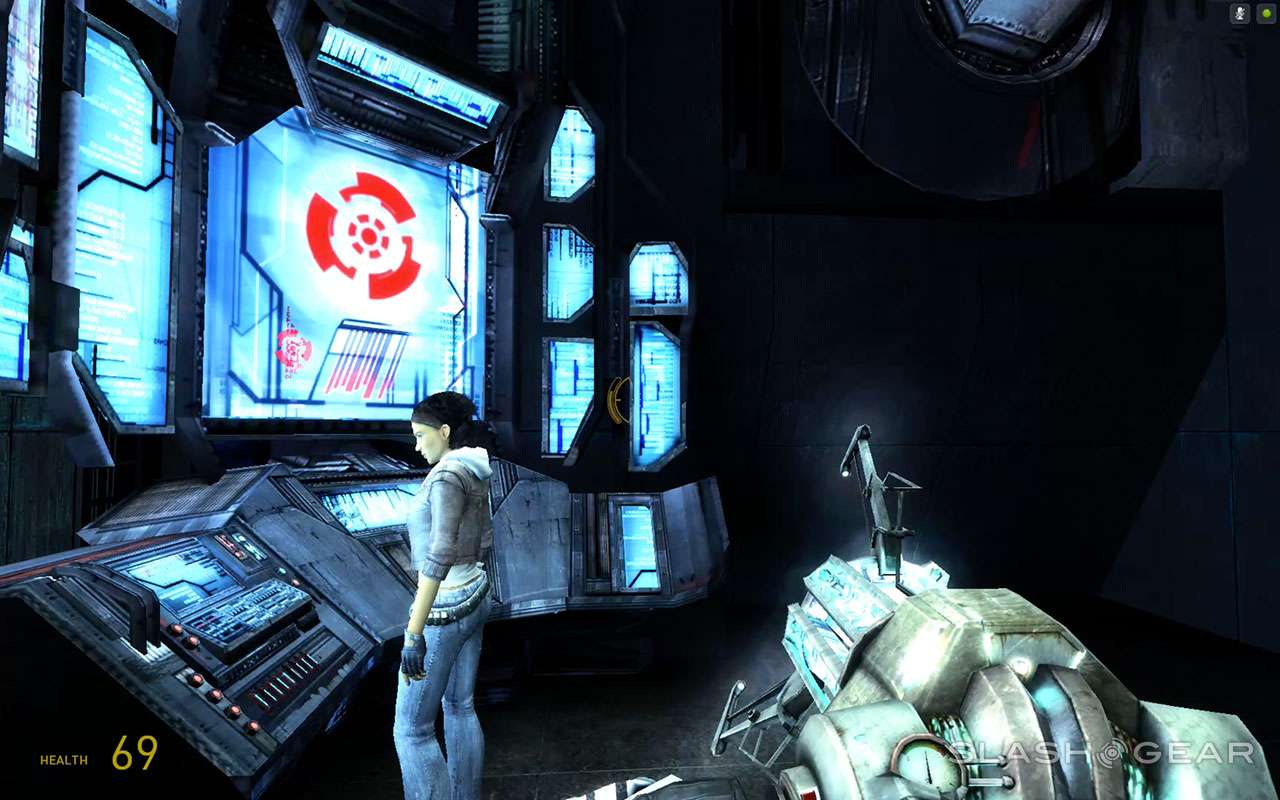The width and height of the screenshot is (1280, 800).
Task: Toggle the microphone overlay icon
Action: coord(1239,14)
